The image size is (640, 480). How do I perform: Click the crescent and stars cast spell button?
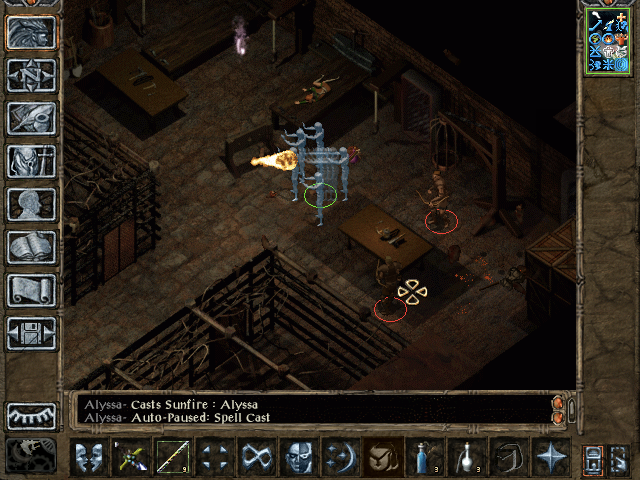point(340,457)
